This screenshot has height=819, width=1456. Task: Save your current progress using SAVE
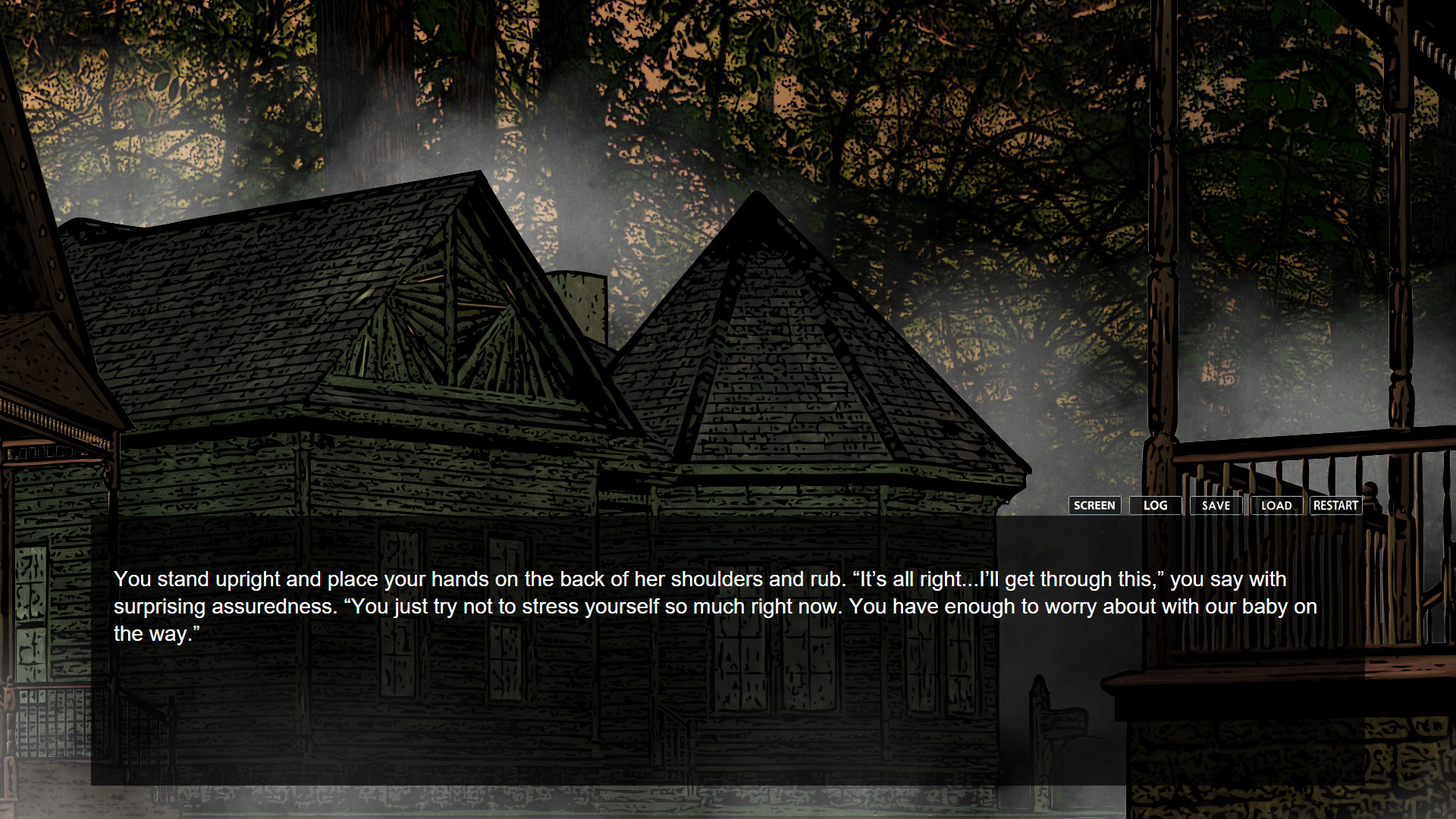coord(1216,505)
